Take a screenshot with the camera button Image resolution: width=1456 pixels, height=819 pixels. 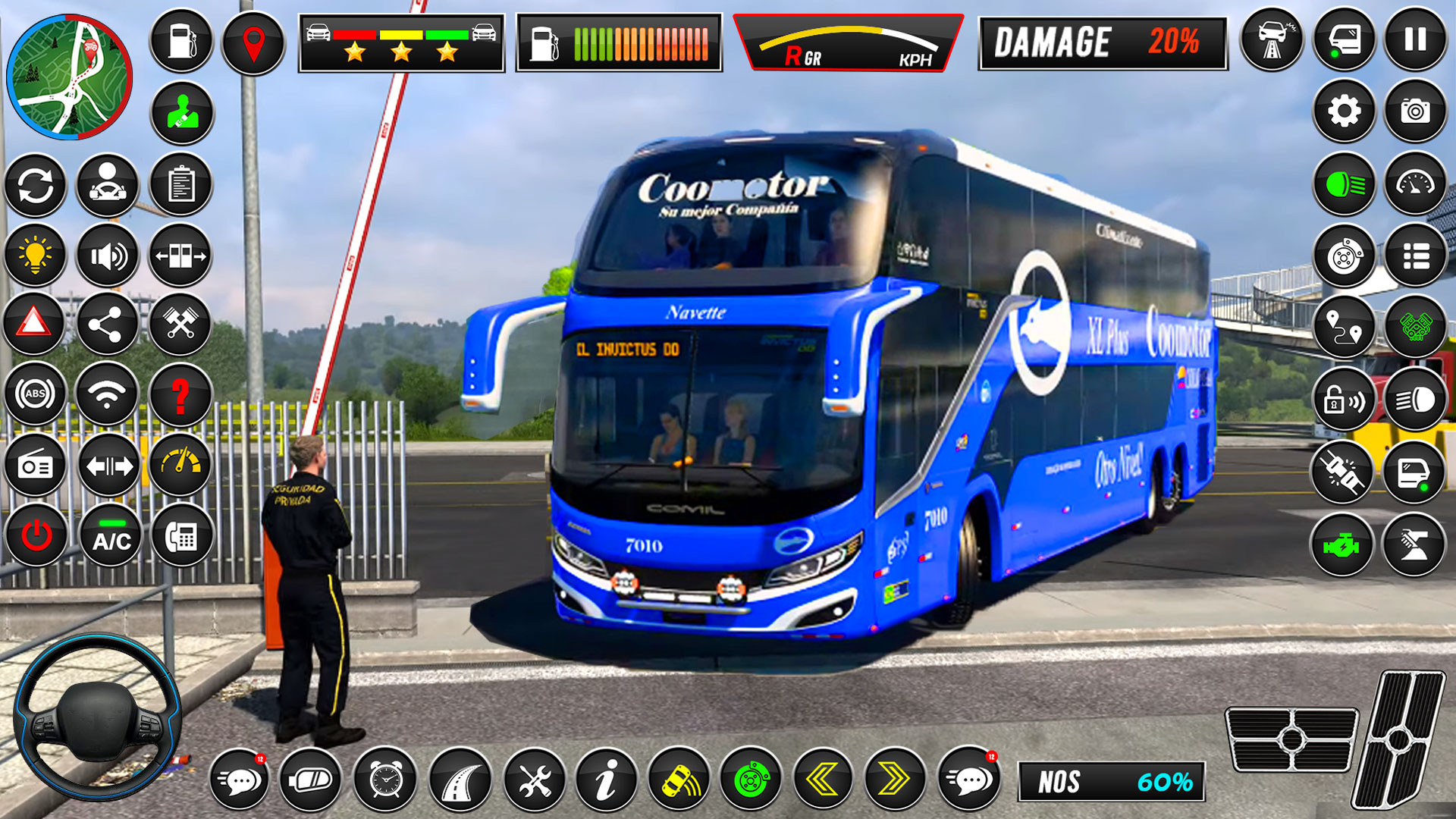1415,111
